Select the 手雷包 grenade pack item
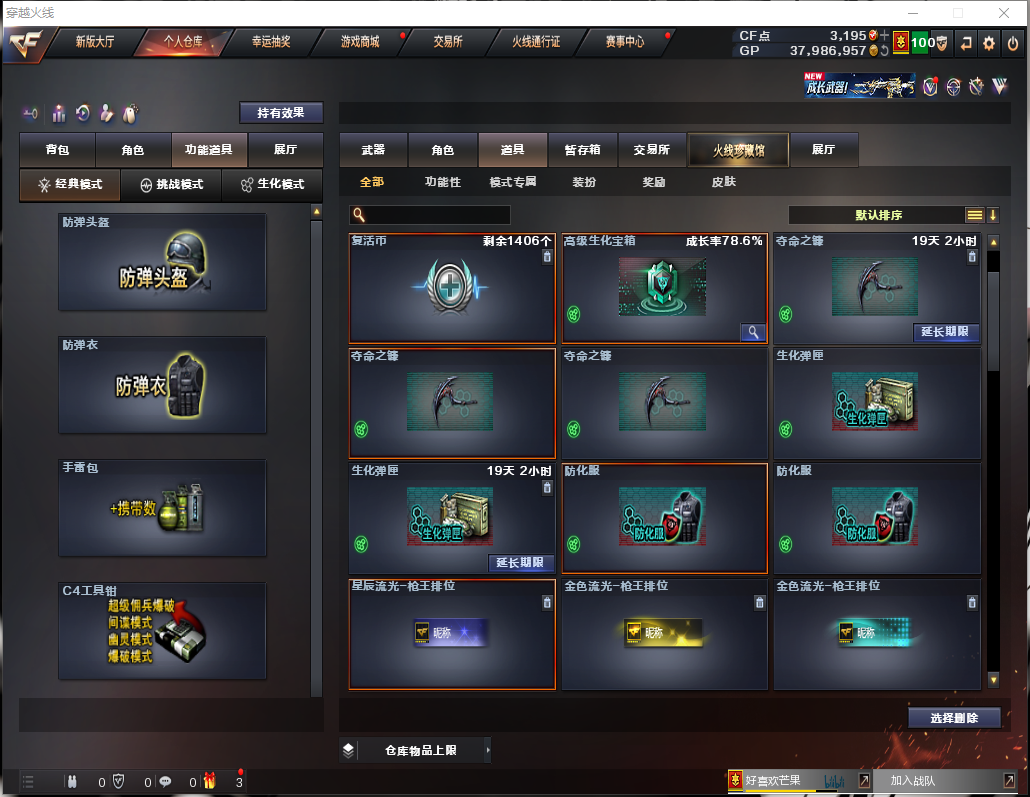Viewport: 1030px width, 797px height. coord(162,508)
